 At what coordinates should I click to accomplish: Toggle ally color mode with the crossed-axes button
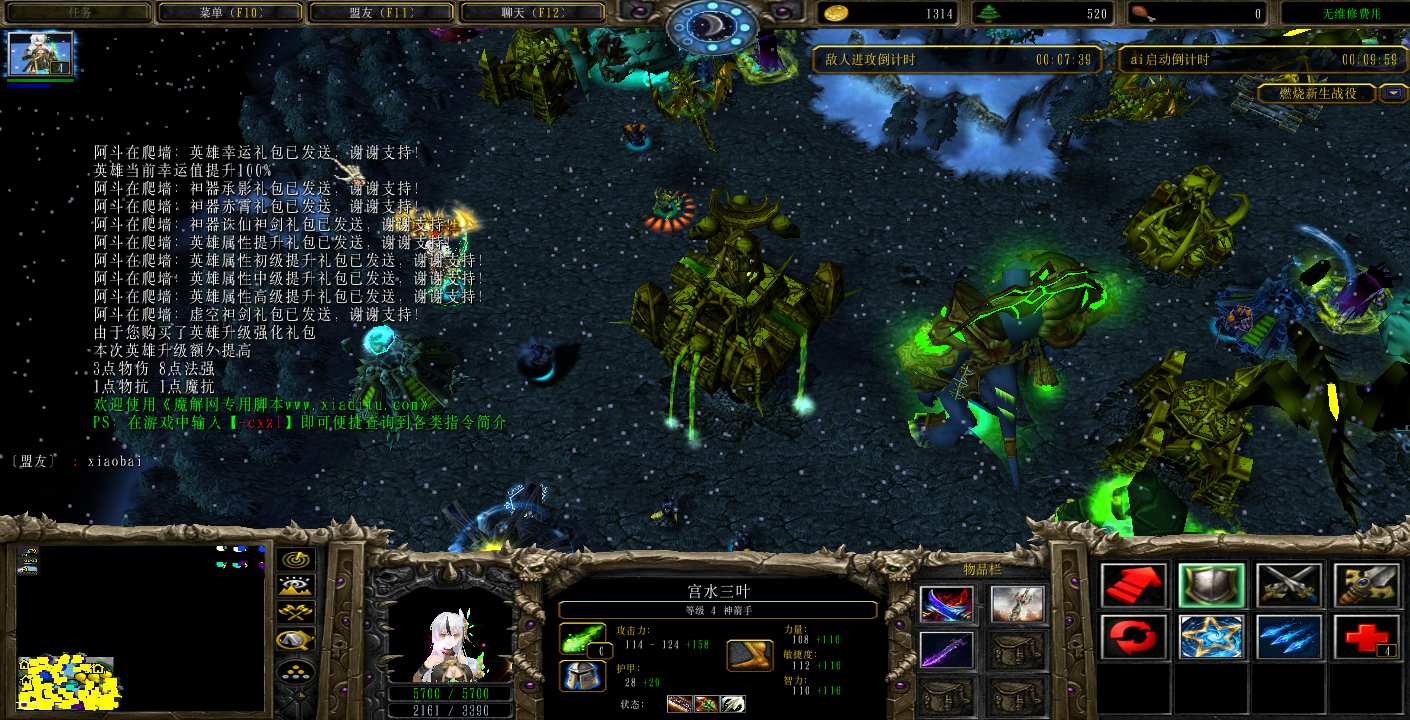[296, 613]
